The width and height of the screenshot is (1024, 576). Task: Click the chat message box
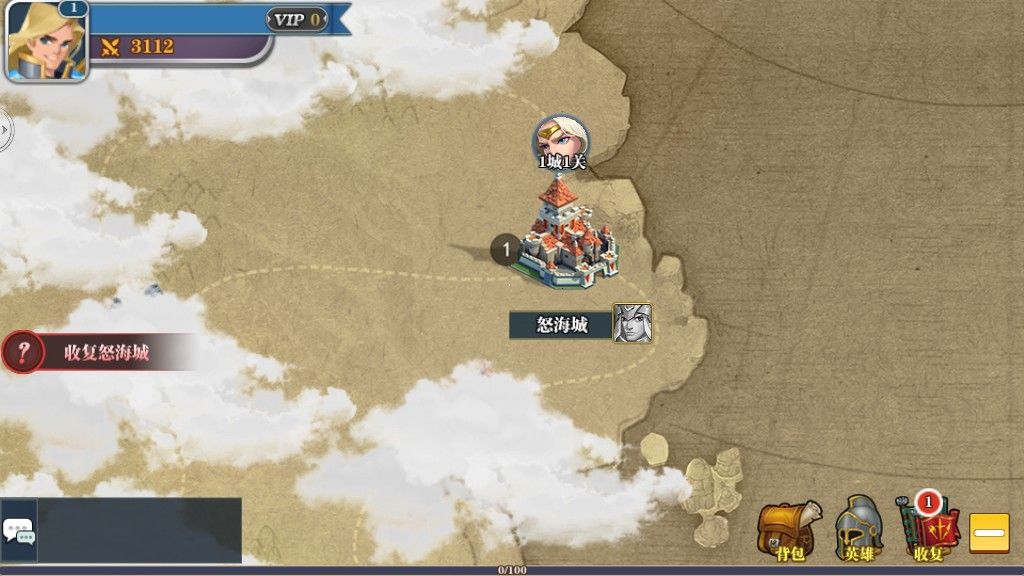(140, 530)
